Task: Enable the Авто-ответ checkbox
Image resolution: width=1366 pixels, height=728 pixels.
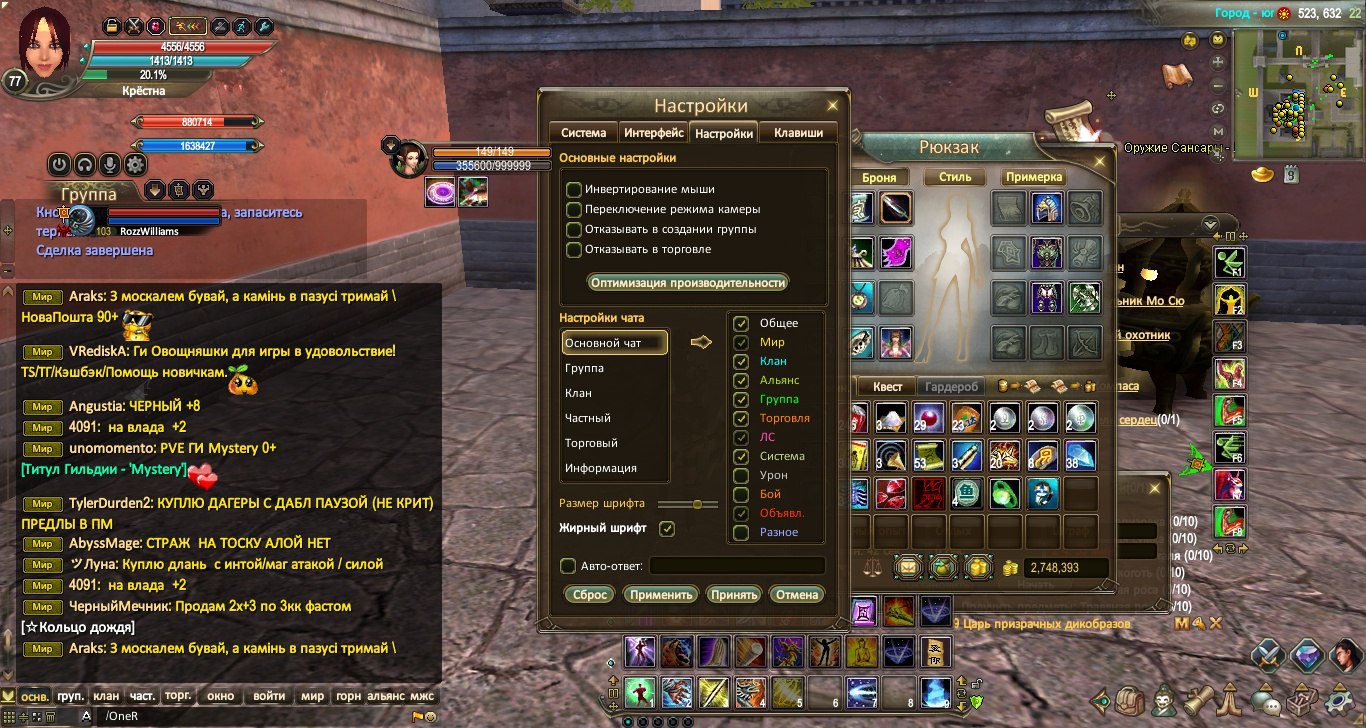Action: tap(568, 566)
